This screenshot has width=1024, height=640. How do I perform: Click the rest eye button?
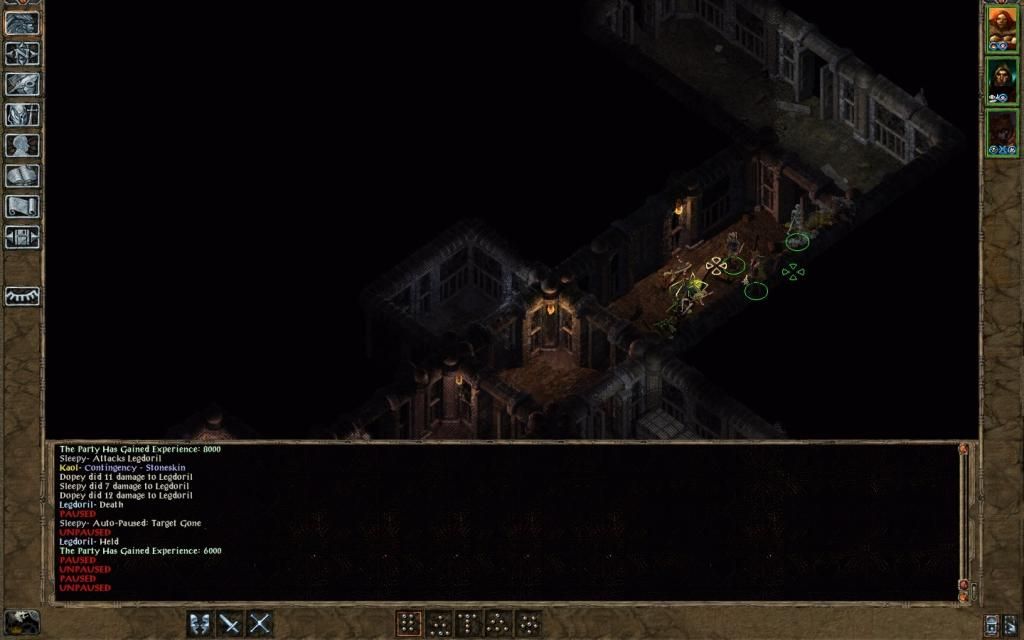[x=22, y=297]
